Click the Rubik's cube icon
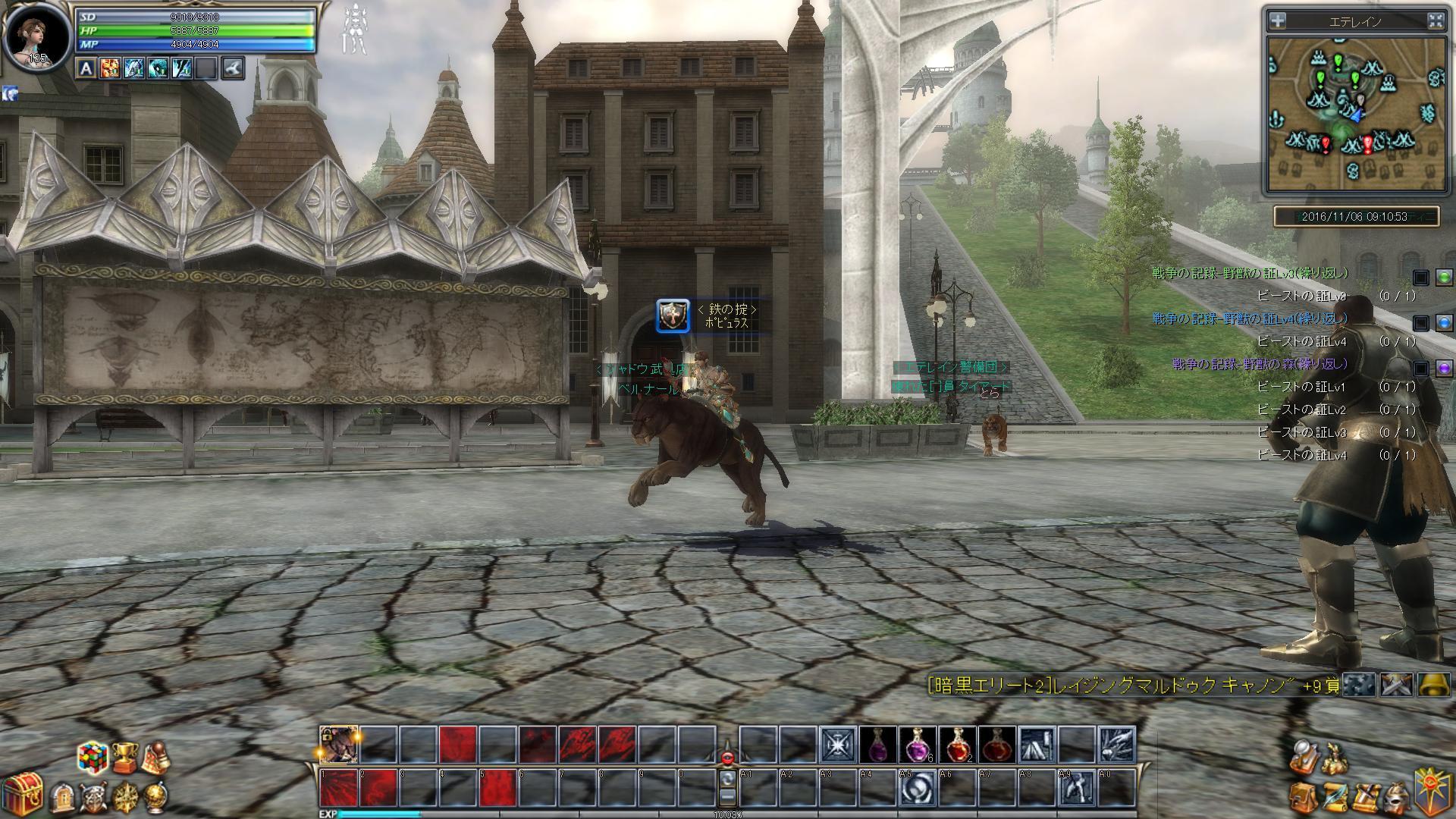The width and height of the screenshot is (1456, 819). tap(92, 756)
